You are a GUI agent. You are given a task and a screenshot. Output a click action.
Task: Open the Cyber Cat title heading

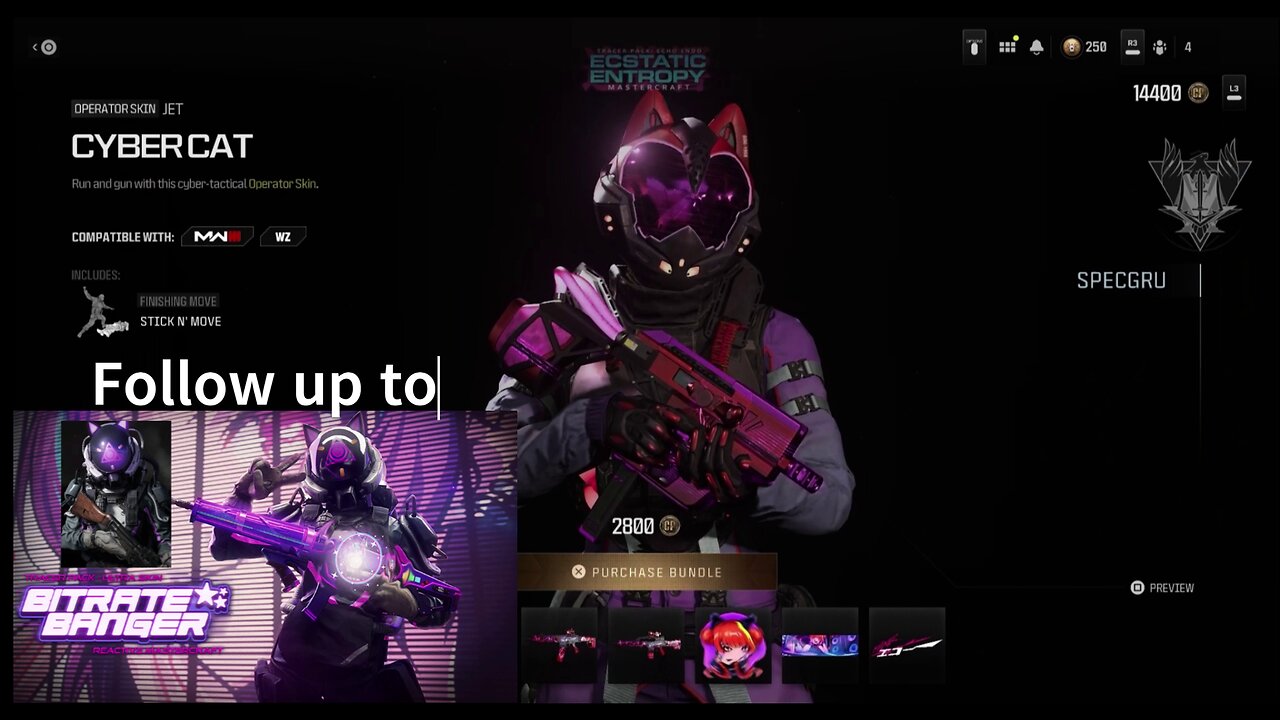[x=162, y=146]
